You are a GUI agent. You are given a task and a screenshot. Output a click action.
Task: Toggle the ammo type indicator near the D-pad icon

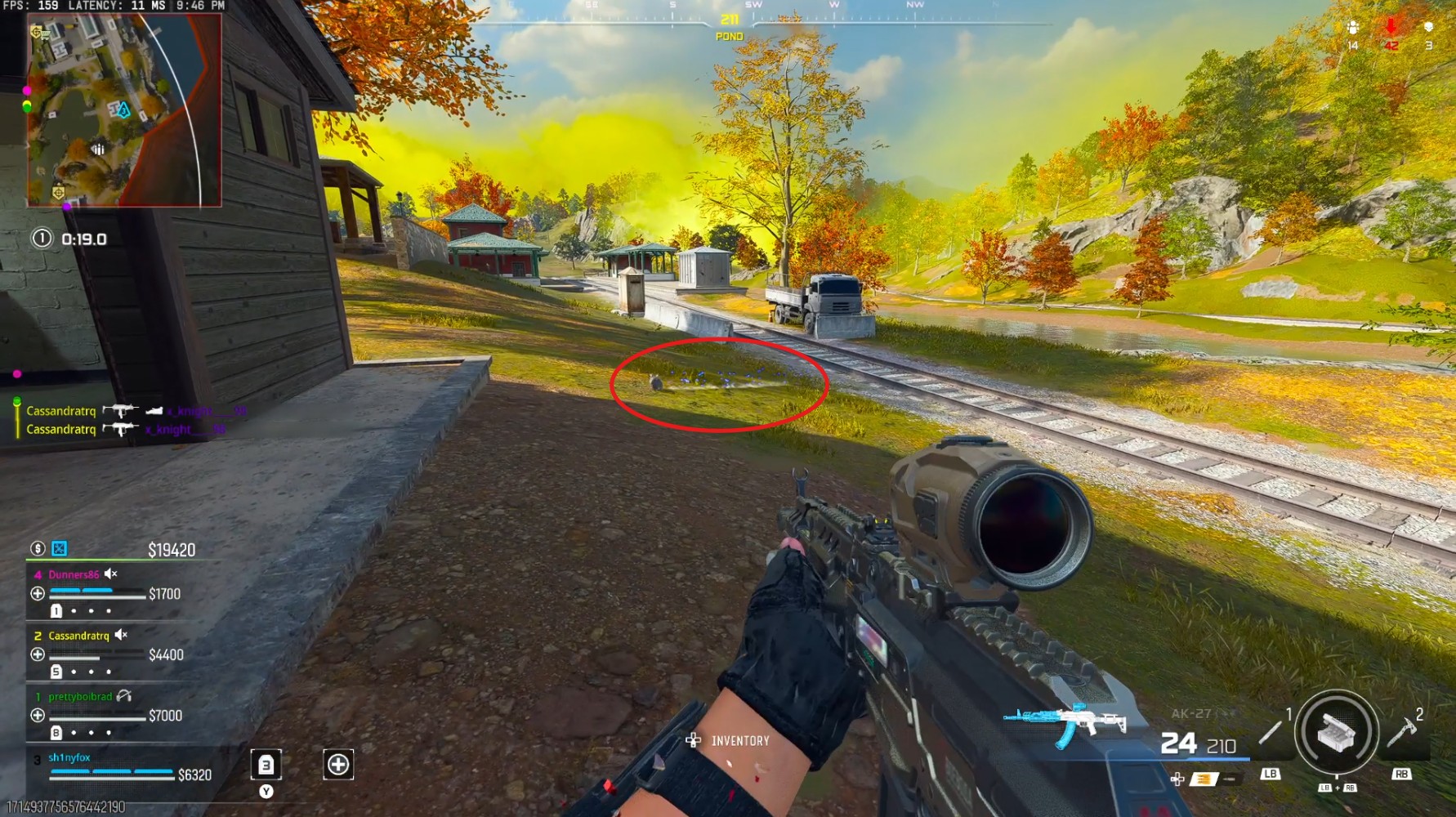1204,778
